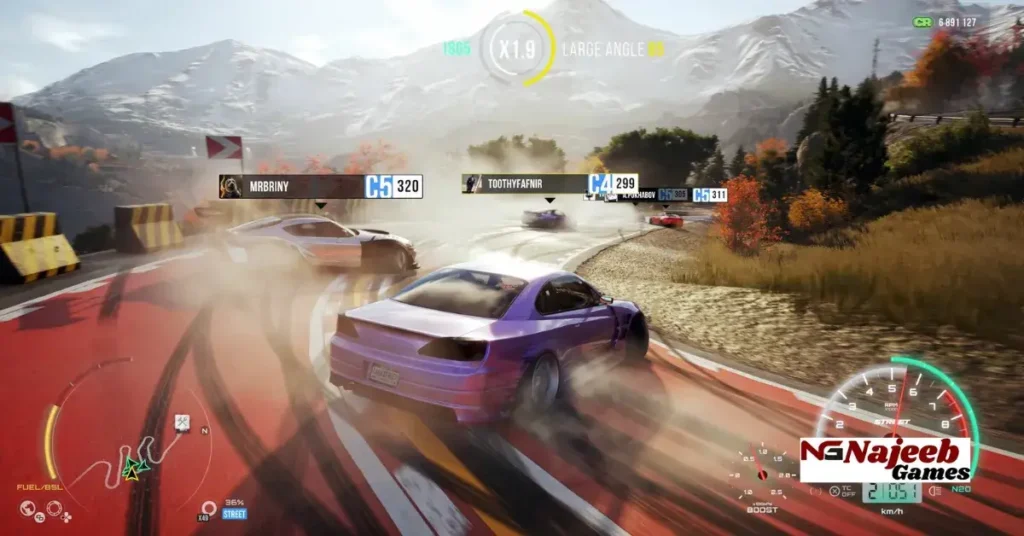Select the garage wrench marker on minimap
This screenshot has width=1024, height=536.
point(183,423)
